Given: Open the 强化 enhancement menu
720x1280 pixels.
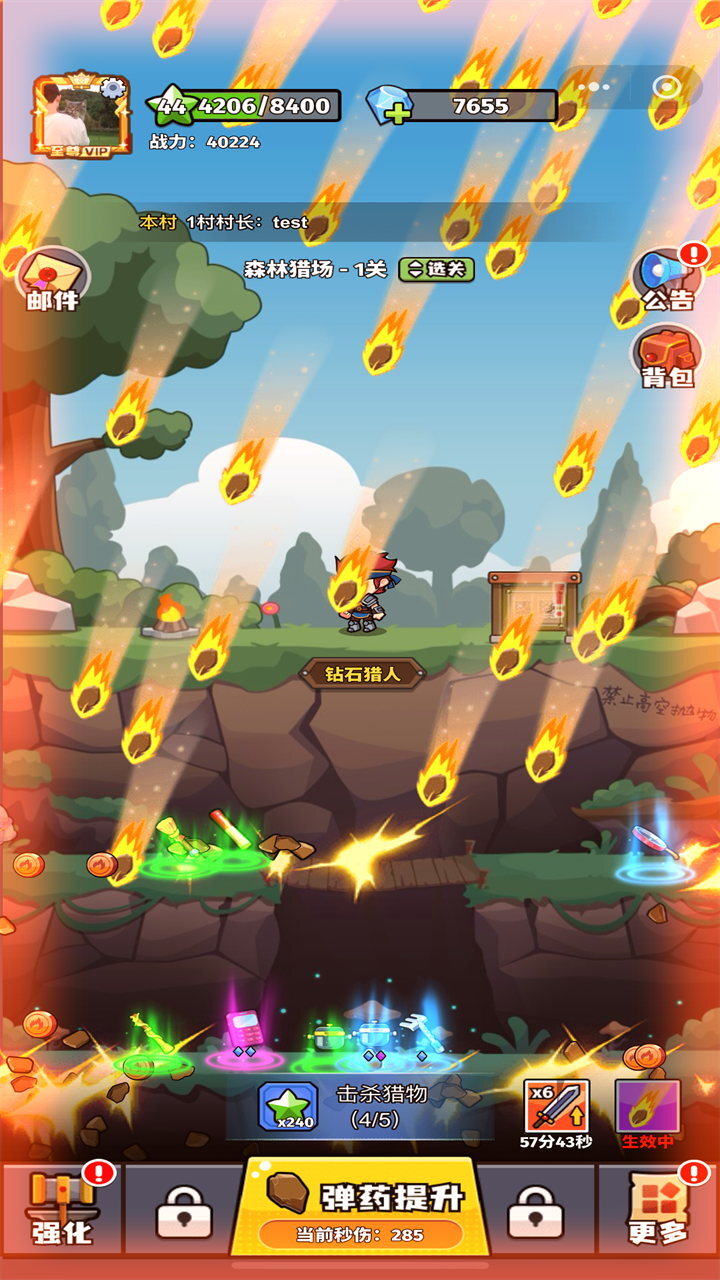Looking at the screenshot, I should coord(62,1208).
